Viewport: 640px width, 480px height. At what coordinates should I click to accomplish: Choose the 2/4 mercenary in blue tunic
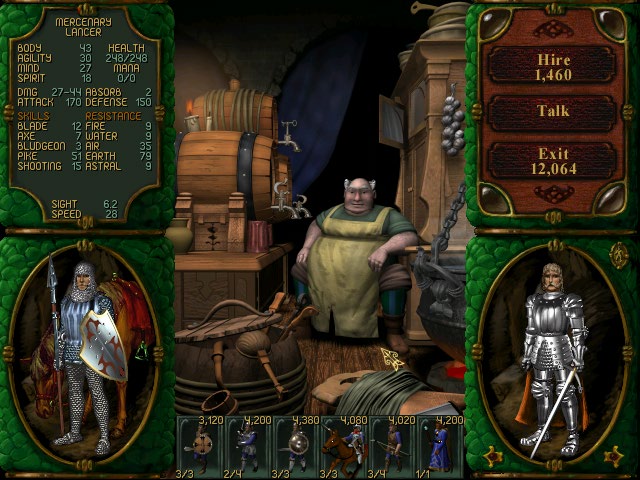tap(250, 444)
